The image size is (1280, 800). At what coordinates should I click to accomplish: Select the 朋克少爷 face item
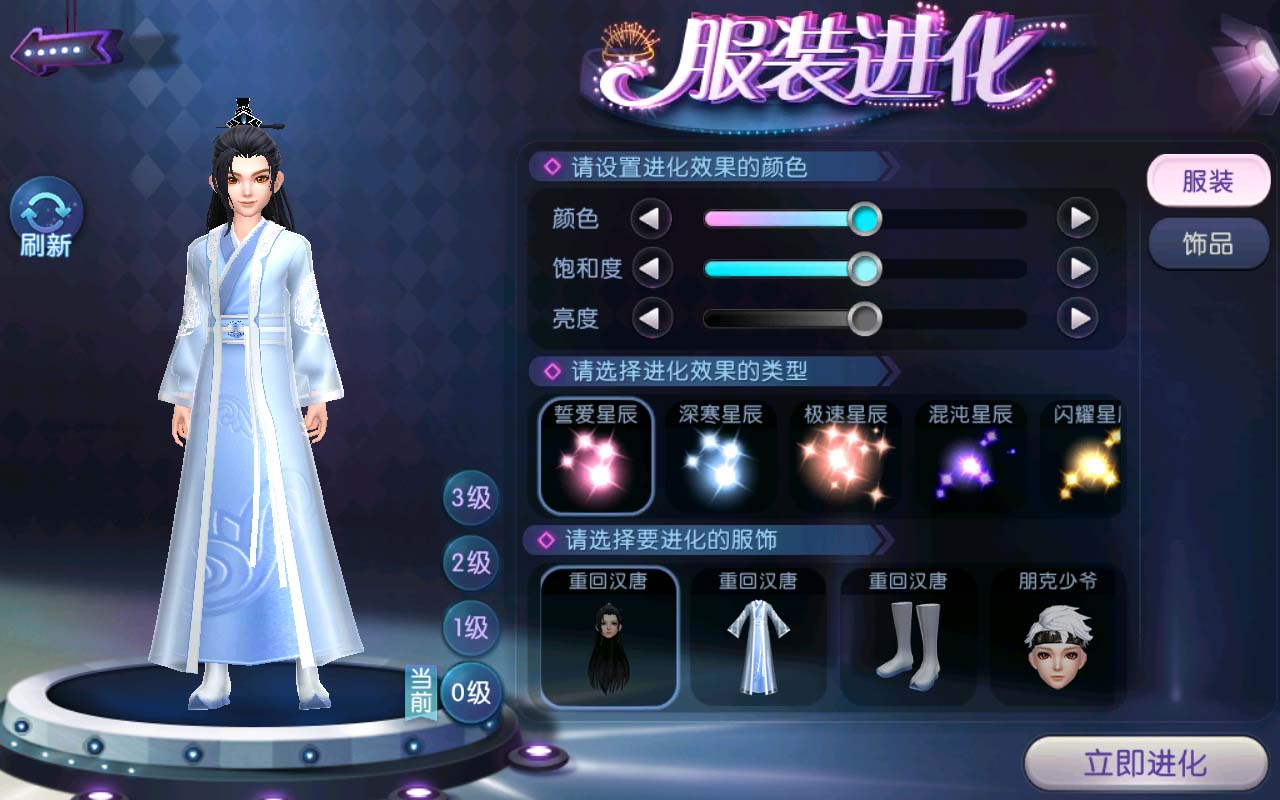(x=1057, y=637)
